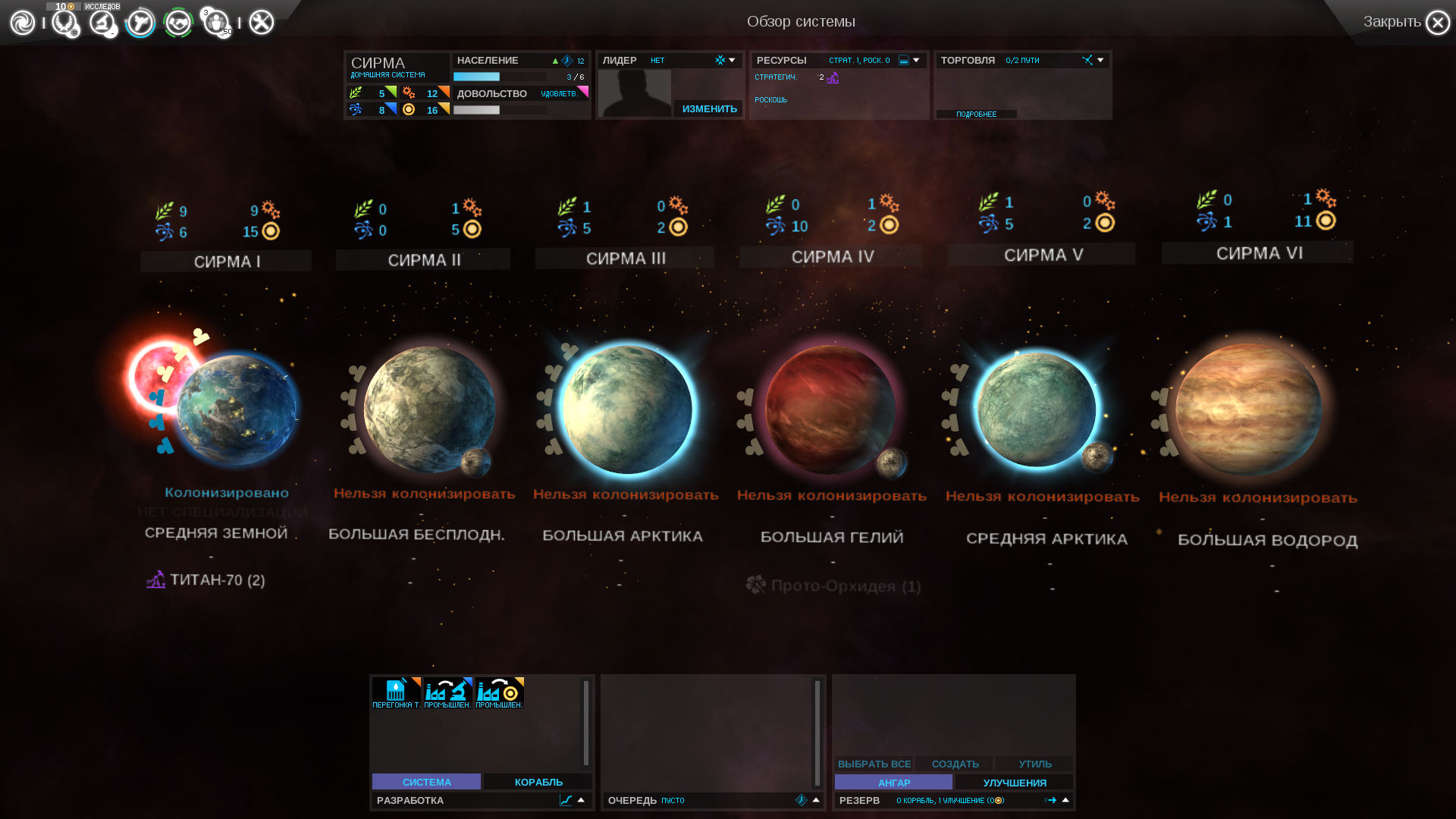The height and width of the screenshot is (819, 1456).
Task: Choose the industry-to-science conversion improvement
Action: [447, 693]
